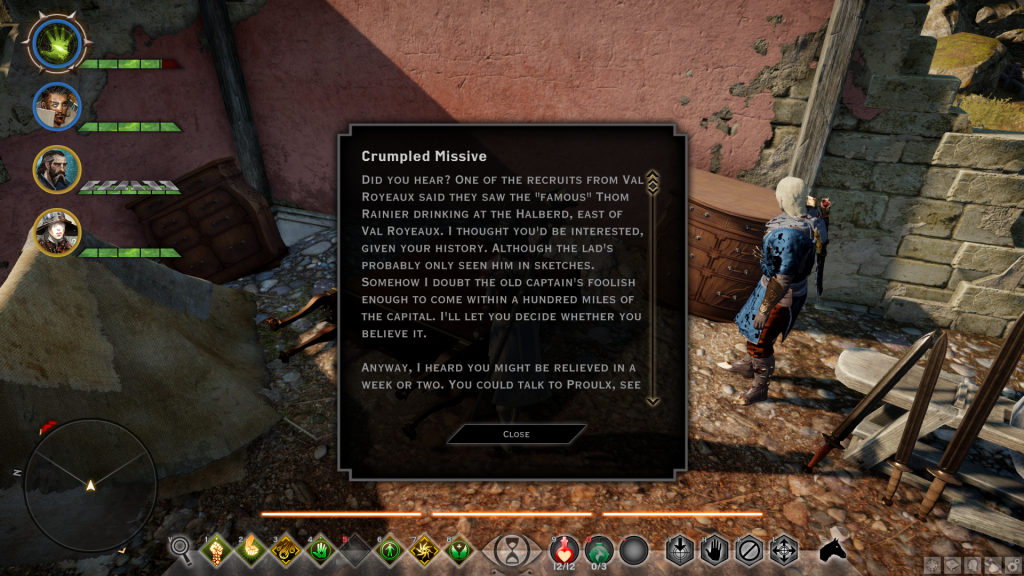Click the scroll-down arrow on the missive
Image resolution: width=1024 pixels, height=576 pixels.
click(652, 401)
